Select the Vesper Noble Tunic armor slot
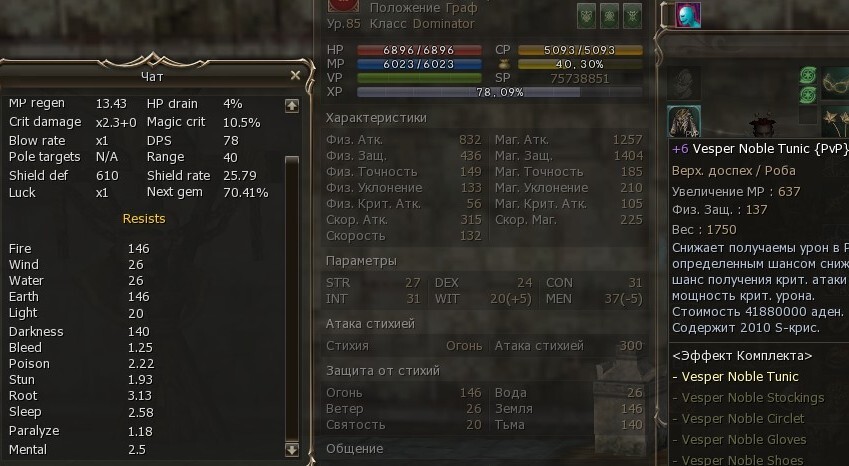The width and height of the screenshot is (849, 466). [x=684, y=121]
